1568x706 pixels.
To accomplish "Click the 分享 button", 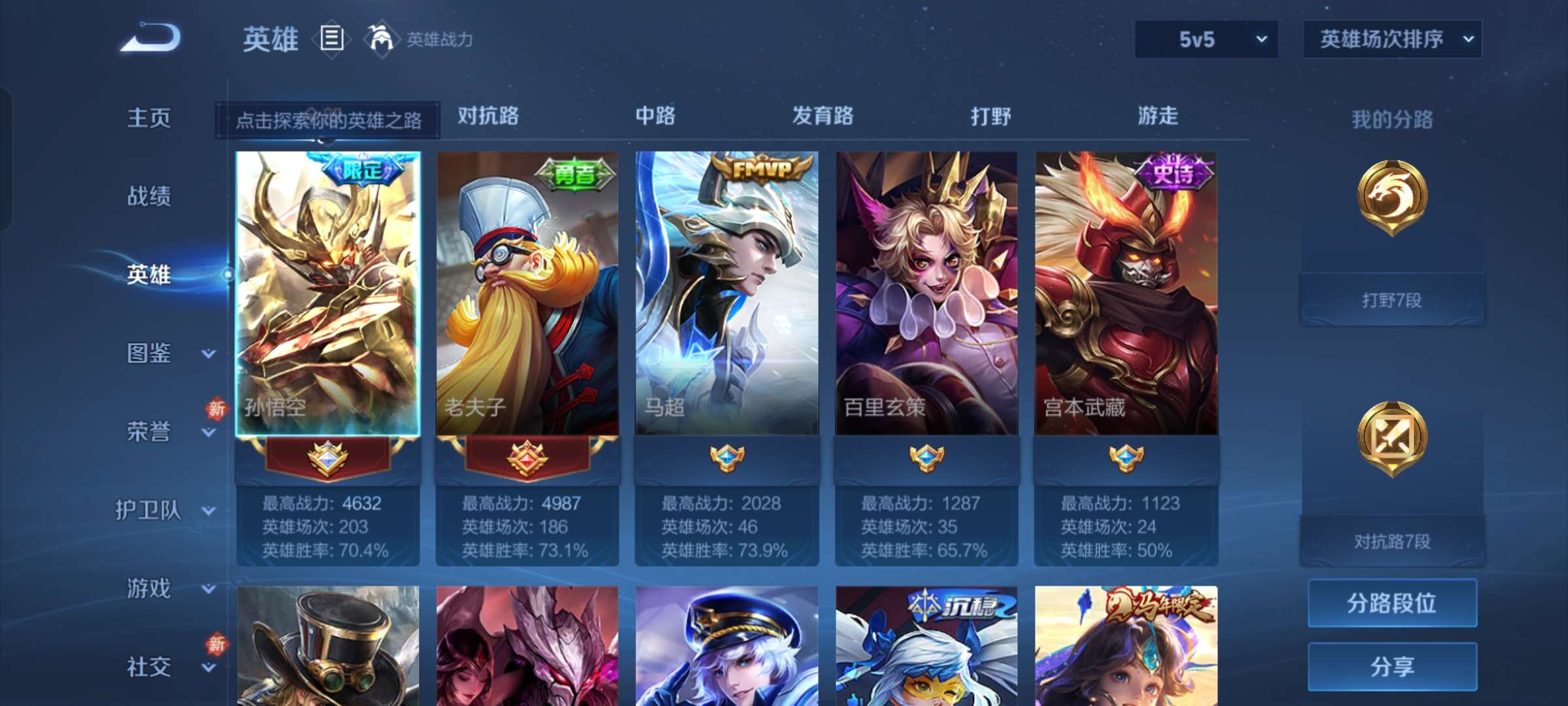I will tap(1392, 667).
